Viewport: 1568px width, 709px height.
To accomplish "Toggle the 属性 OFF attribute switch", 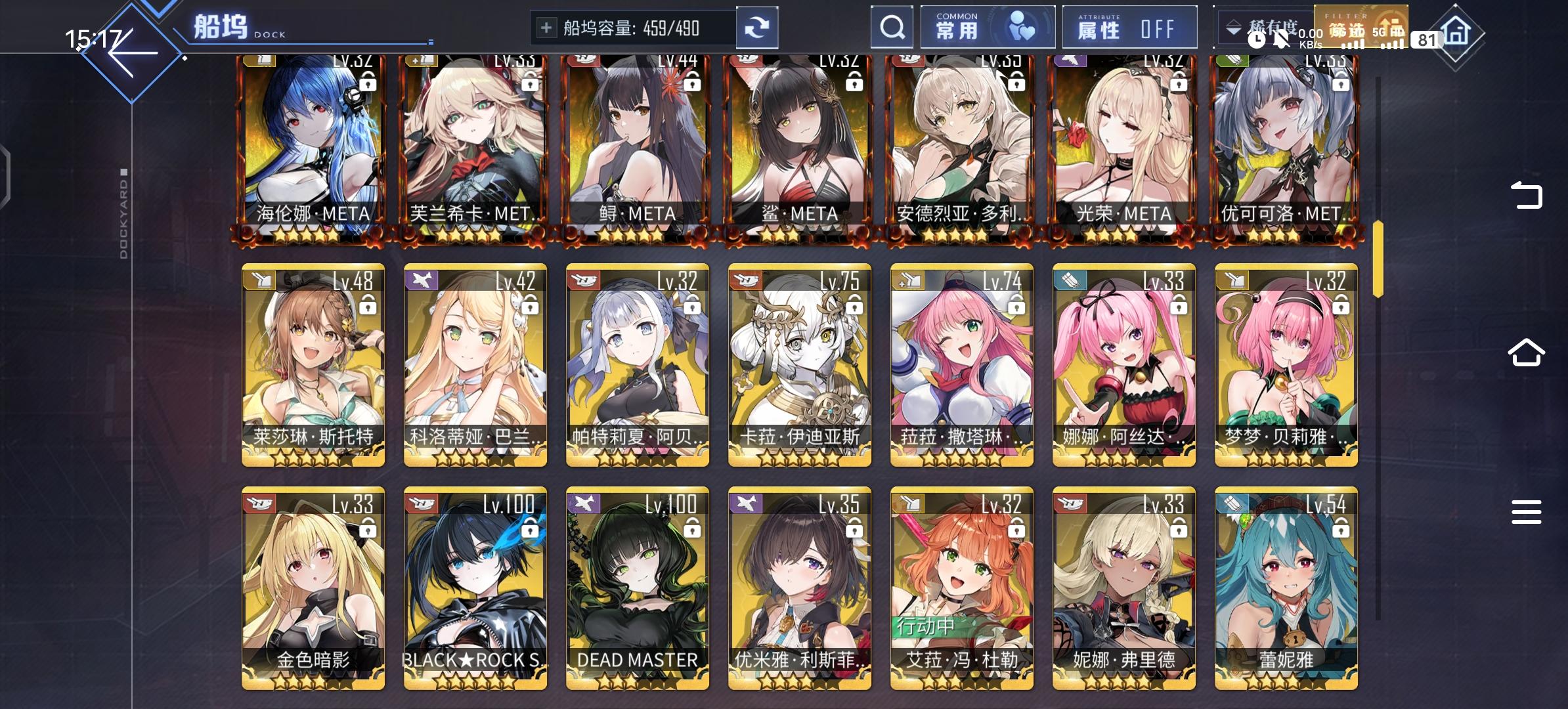I will [x=1129, y=28].
